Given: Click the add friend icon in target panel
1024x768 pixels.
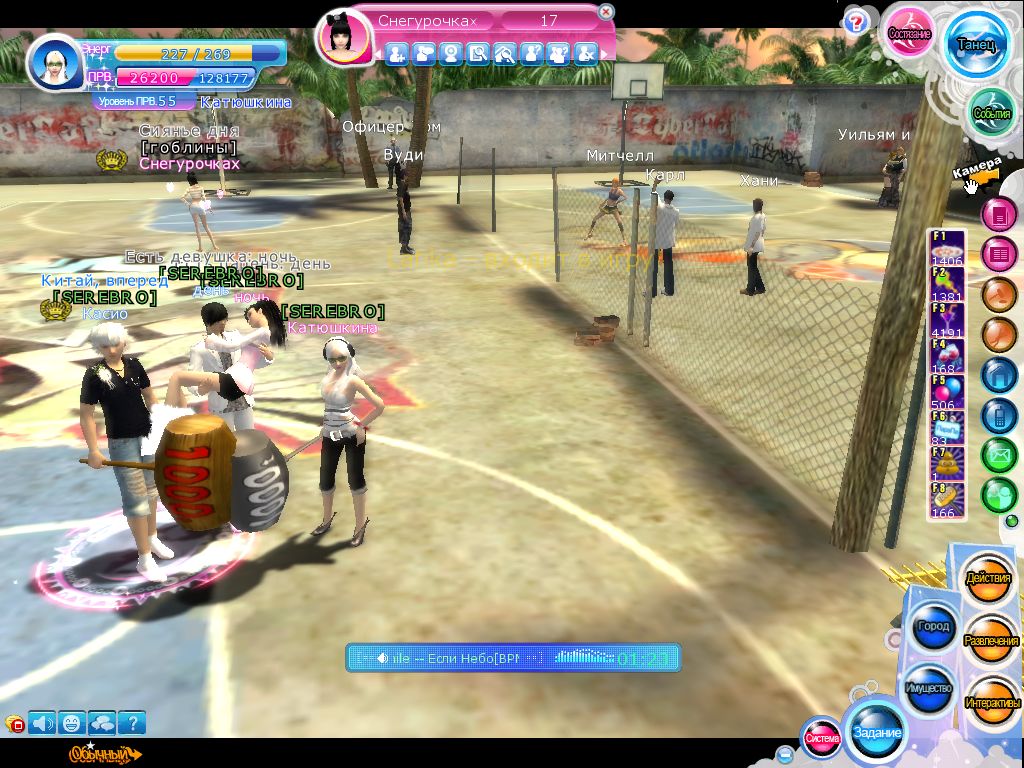Looking at the screenshot, I should tap(396, 54).
